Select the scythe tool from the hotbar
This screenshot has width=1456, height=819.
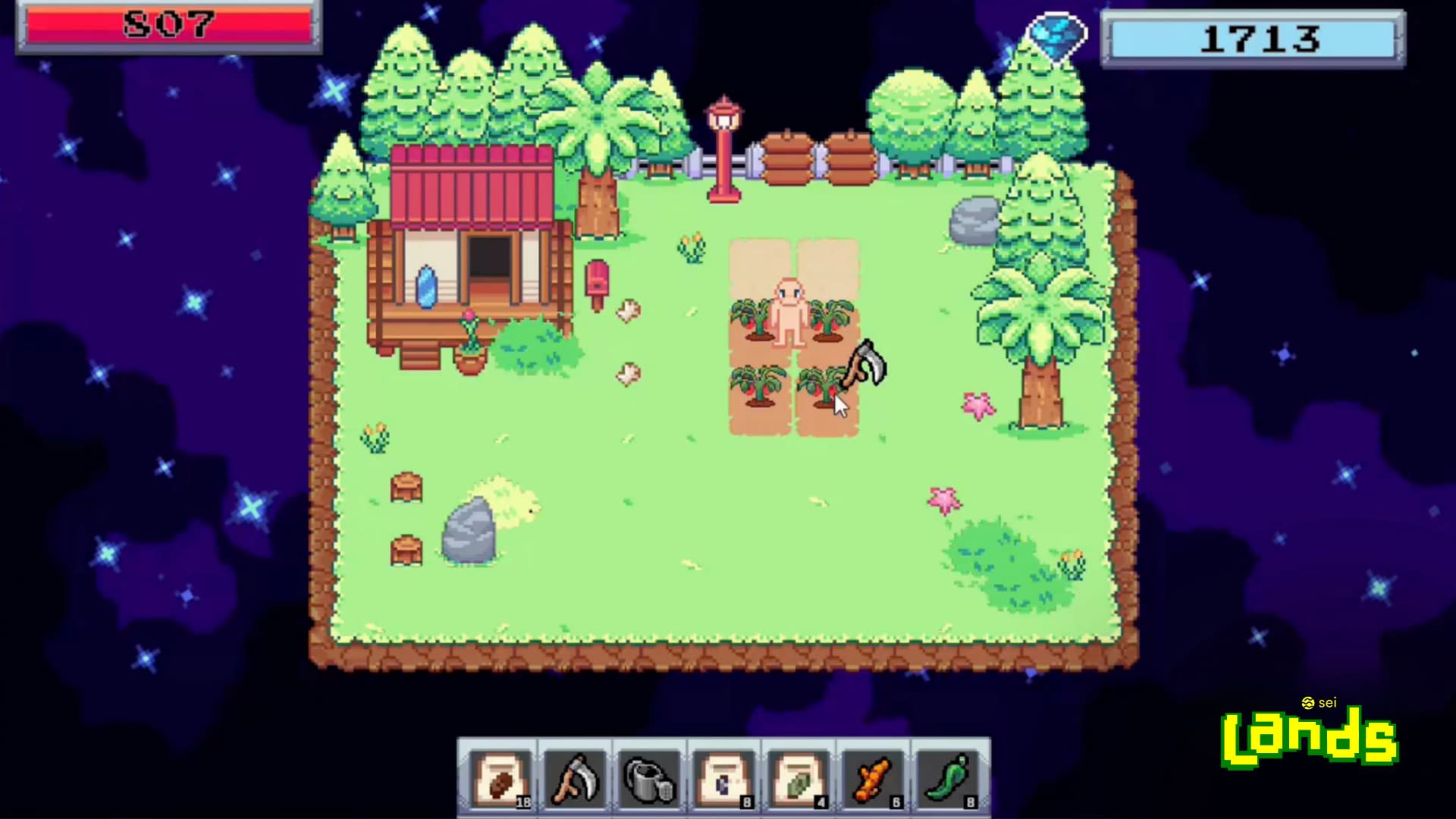point(574,777)
